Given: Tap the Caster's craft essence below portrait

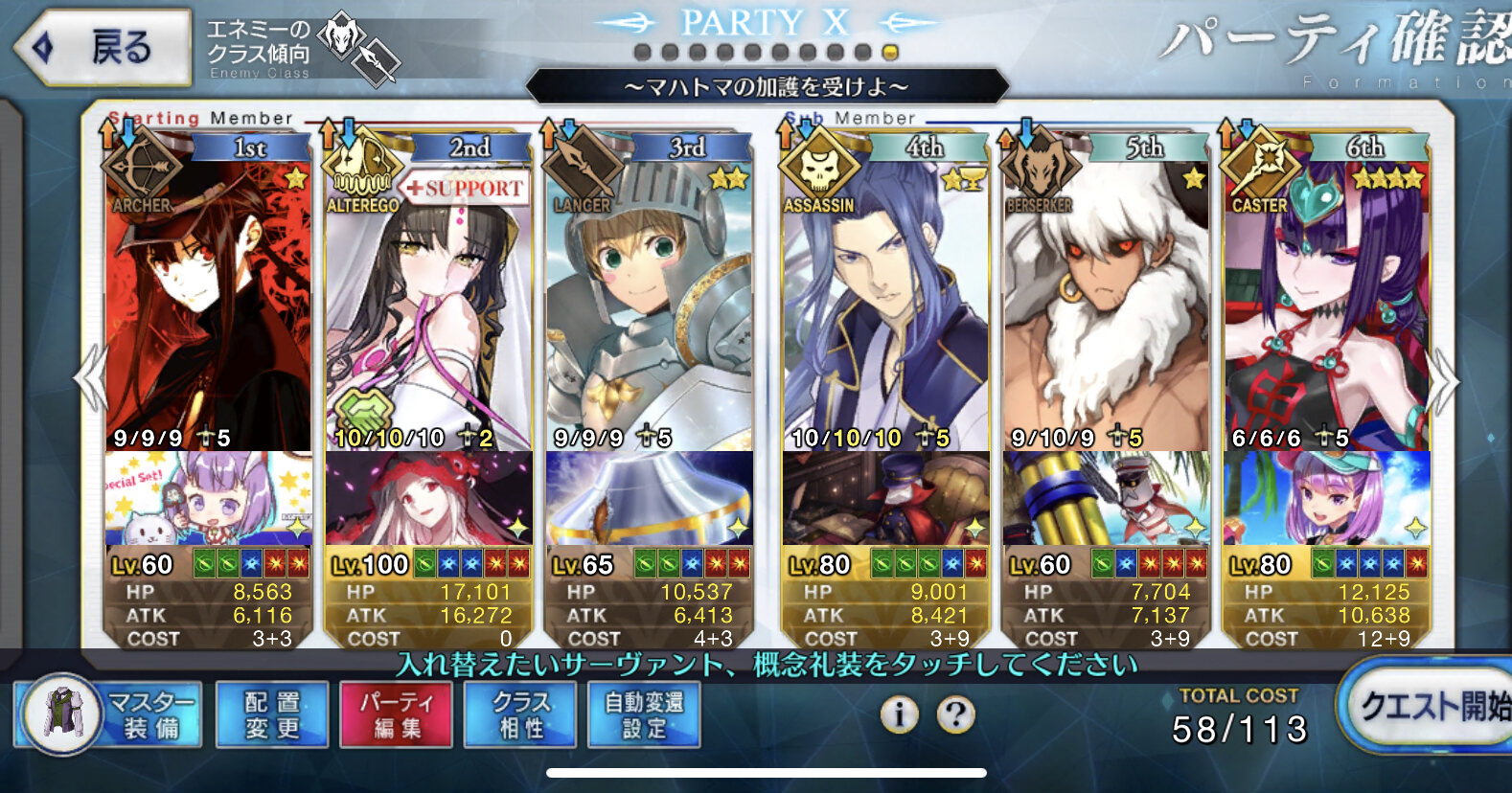Looking at the screenshot, I should coord(1326,499).
